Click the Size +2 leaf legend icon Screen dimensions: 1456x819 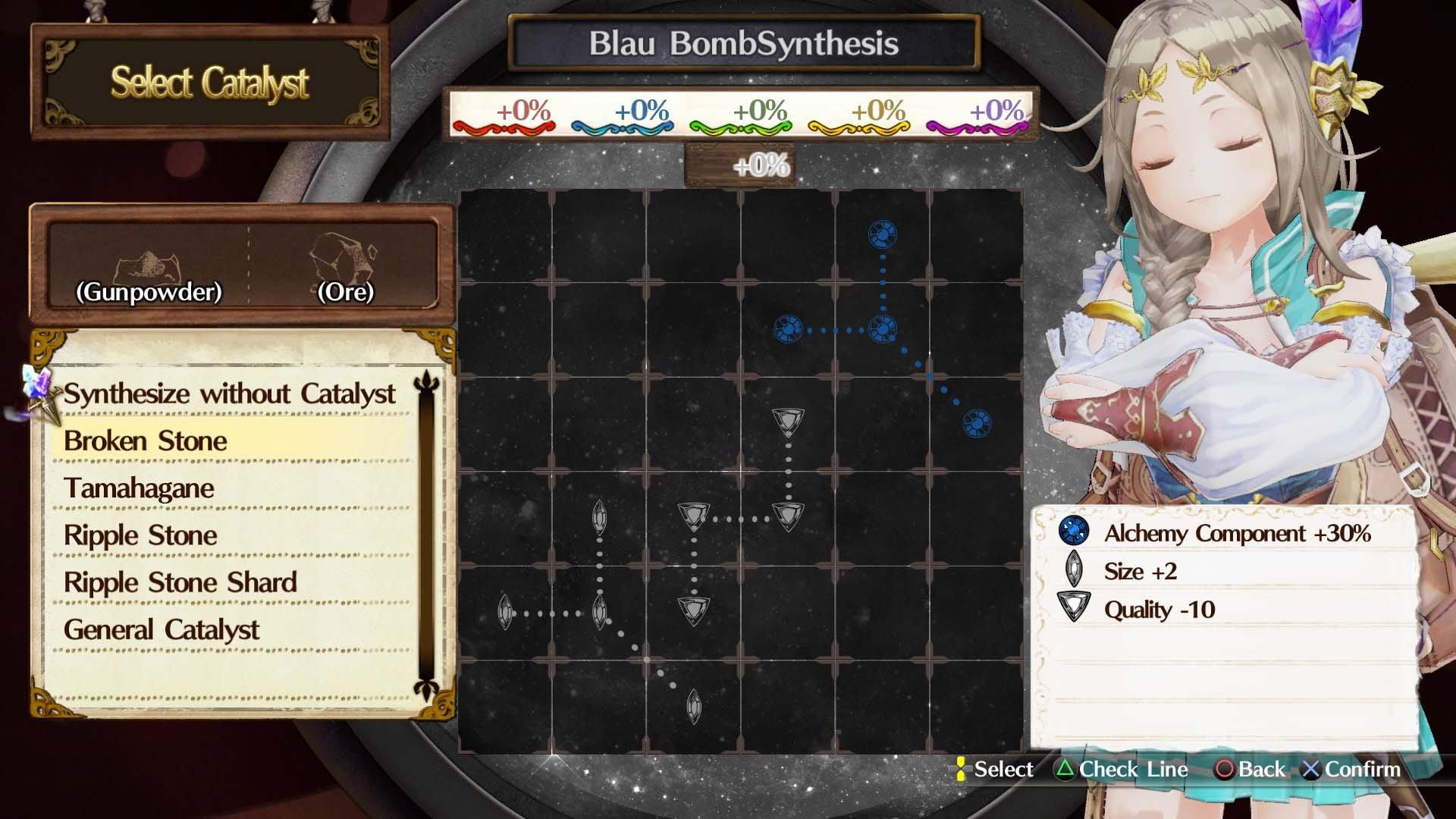point(1073,571)
